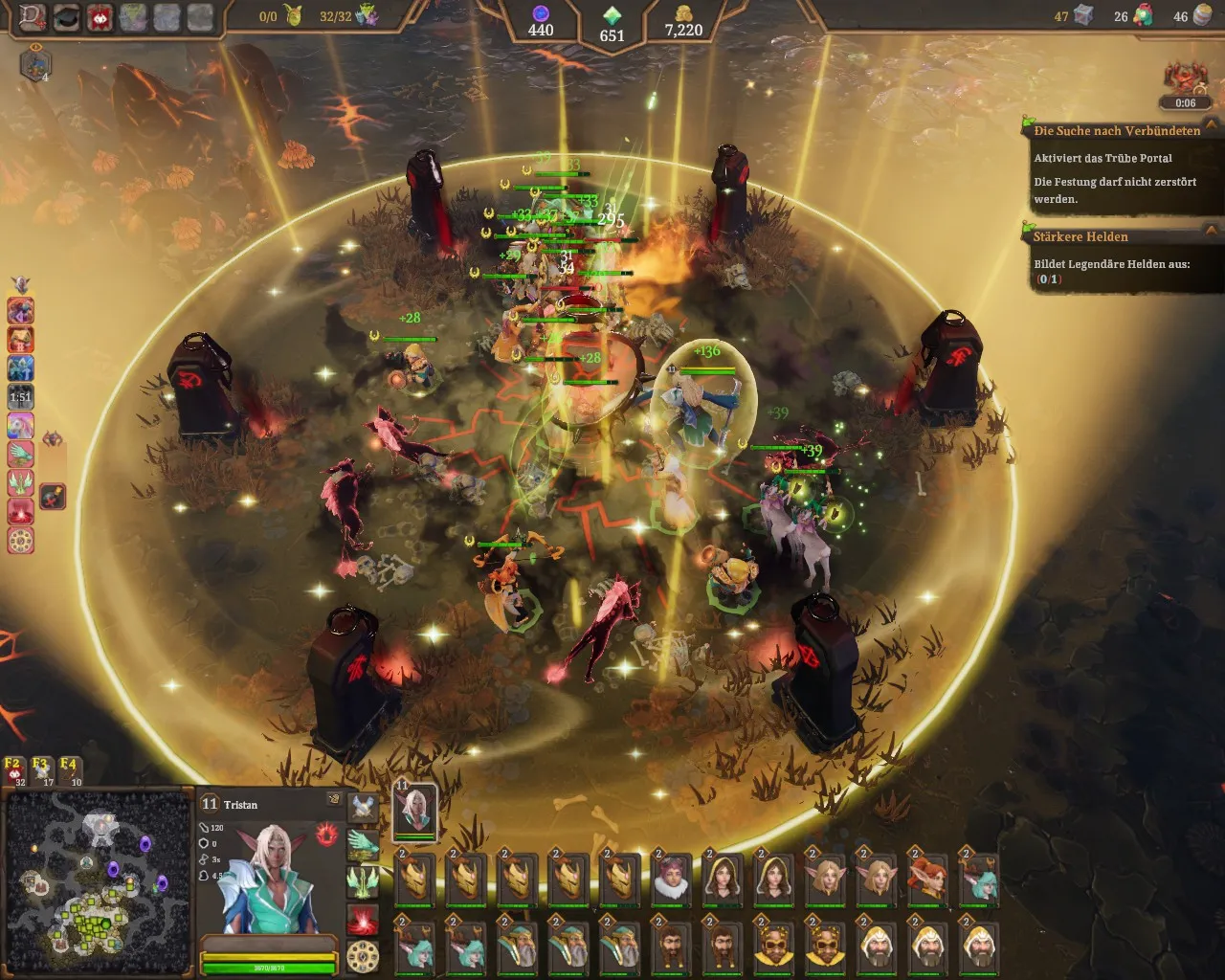The width and height of the screenshot is (1225, 980).
Task: Open the graduation cap menu icon
Action: coord(66,17)
